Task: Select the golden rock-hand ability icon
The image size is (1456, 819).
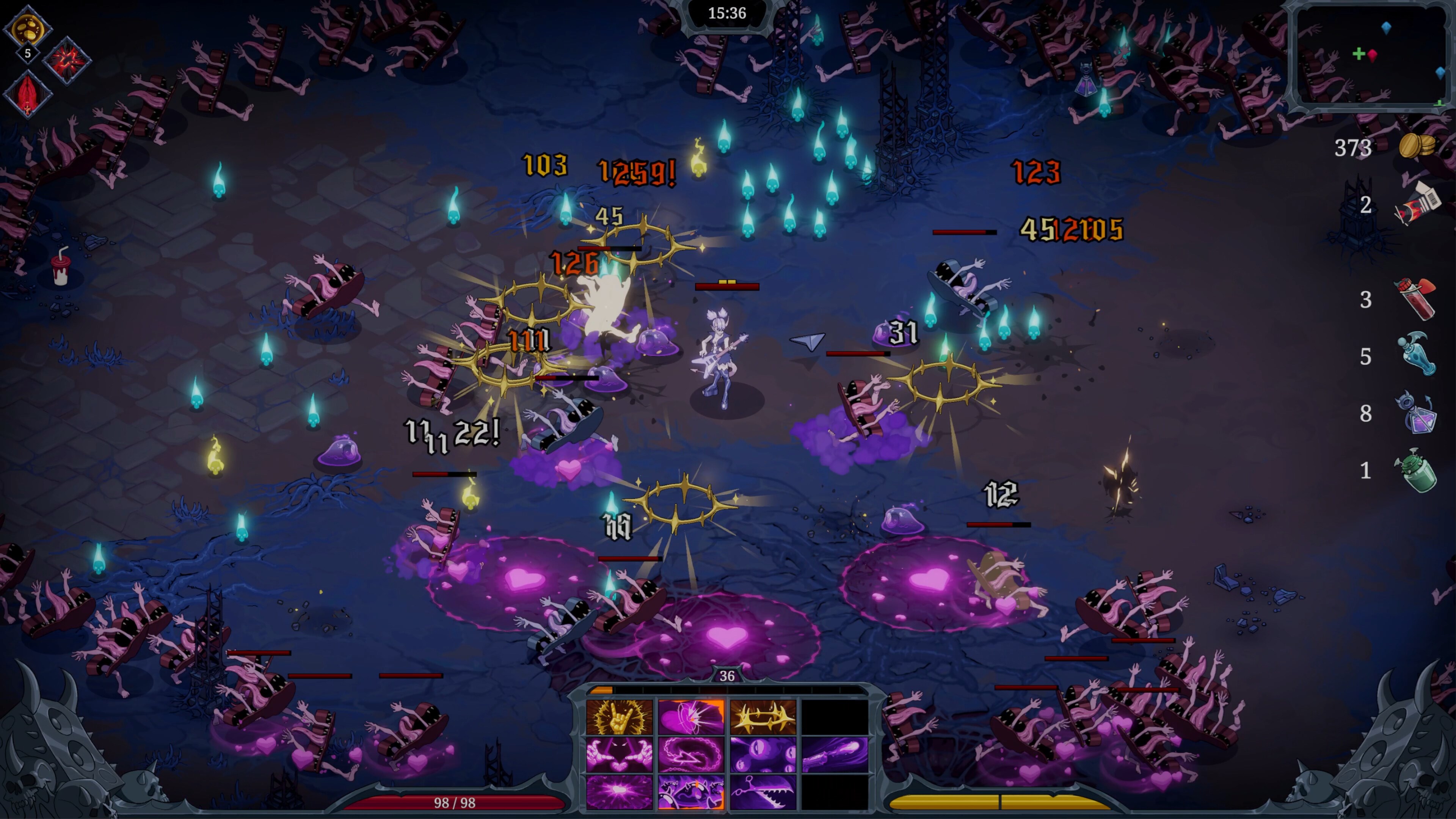Action: 619,717
